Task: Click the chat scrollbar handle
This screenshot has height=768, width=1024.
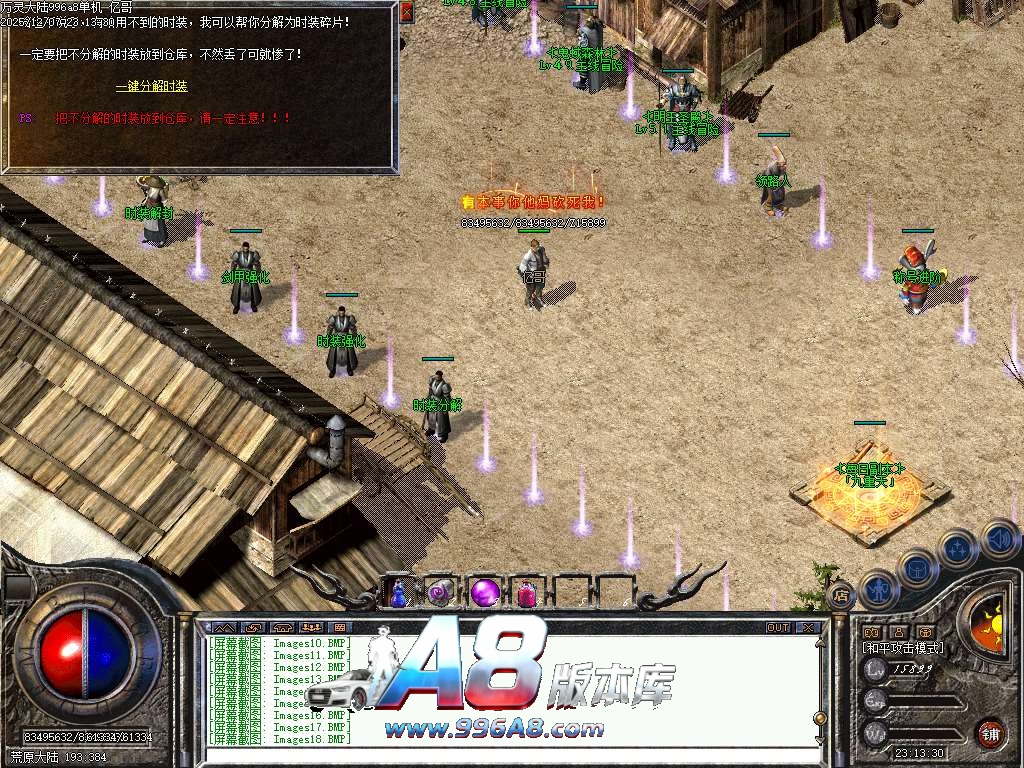Action: [x=820, y=718]
